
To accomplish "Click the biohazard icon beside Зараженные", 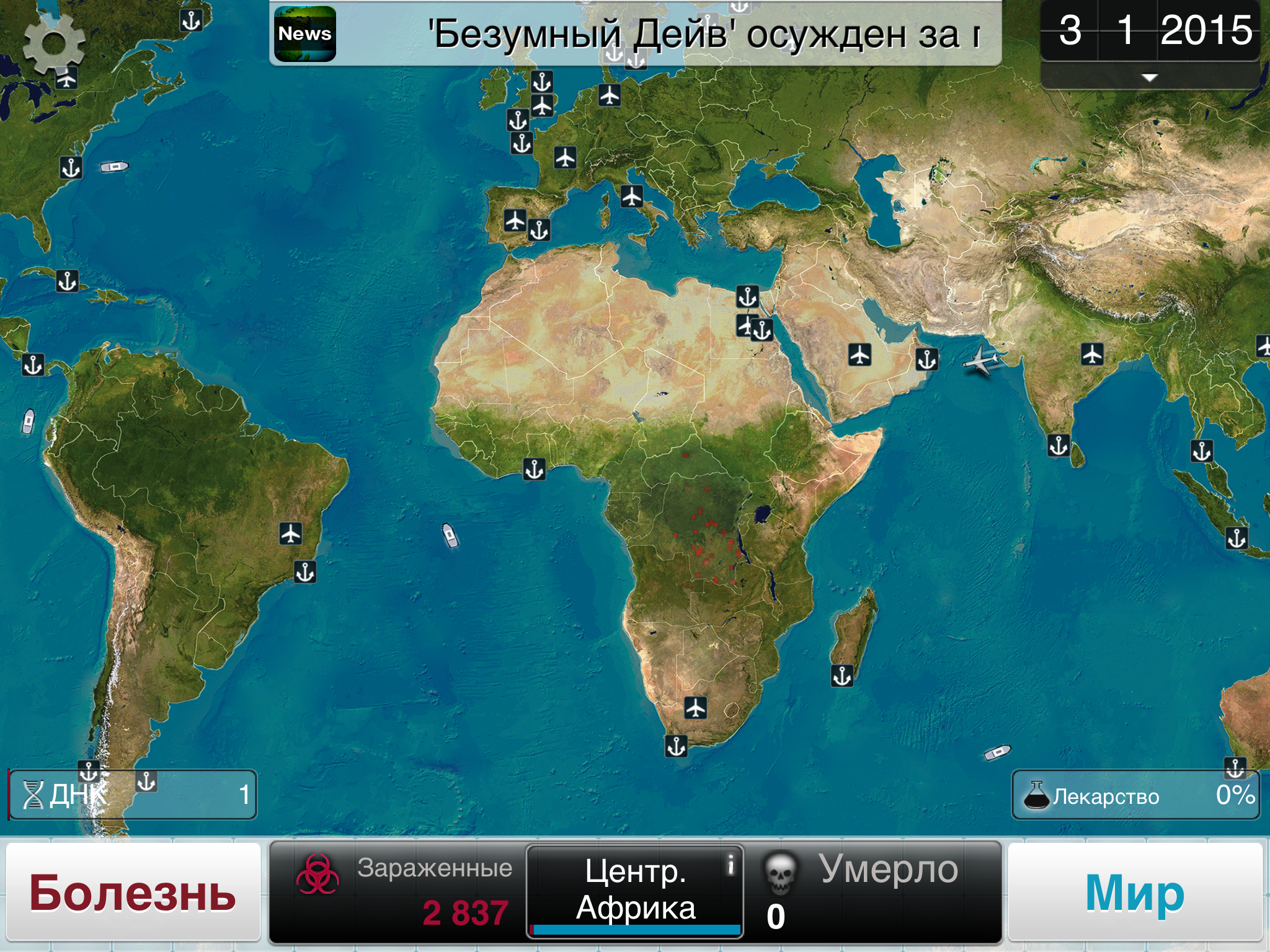I will coord(317,873).
